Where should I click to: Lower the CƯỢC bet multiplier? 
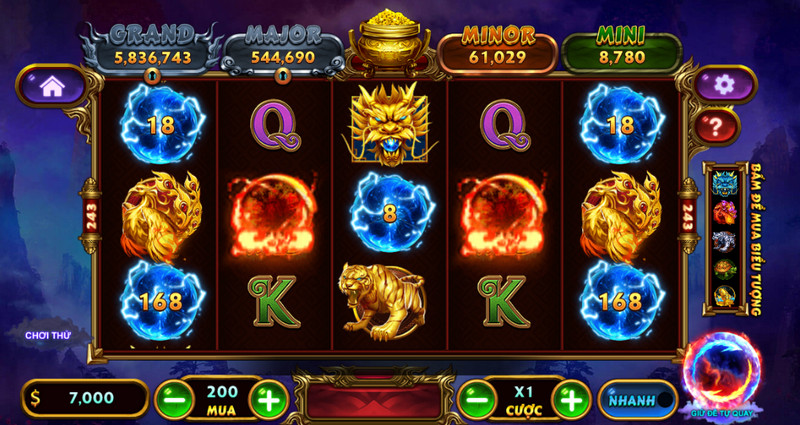[x=475, y=399]
